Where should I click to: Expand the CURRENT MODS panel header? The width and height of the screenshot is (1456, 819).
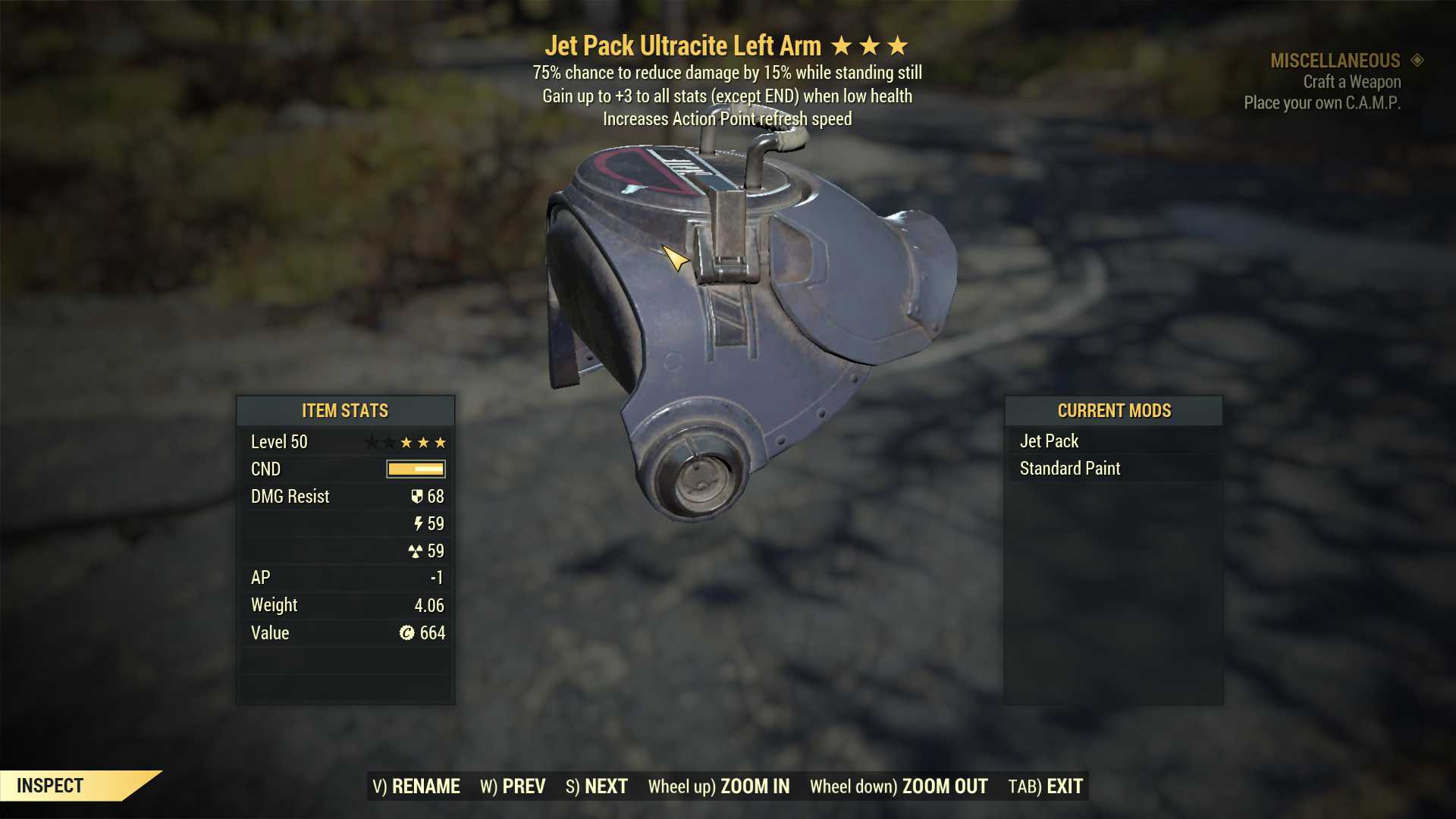(x=1115, y=410)
